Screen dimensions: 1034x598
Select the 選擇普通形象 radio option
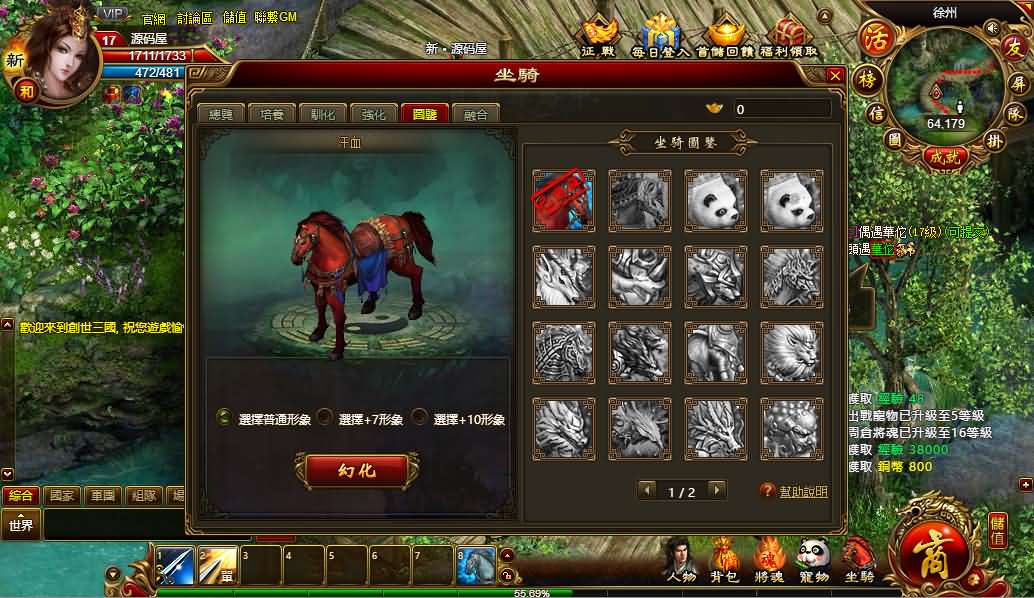coord(225,418)
